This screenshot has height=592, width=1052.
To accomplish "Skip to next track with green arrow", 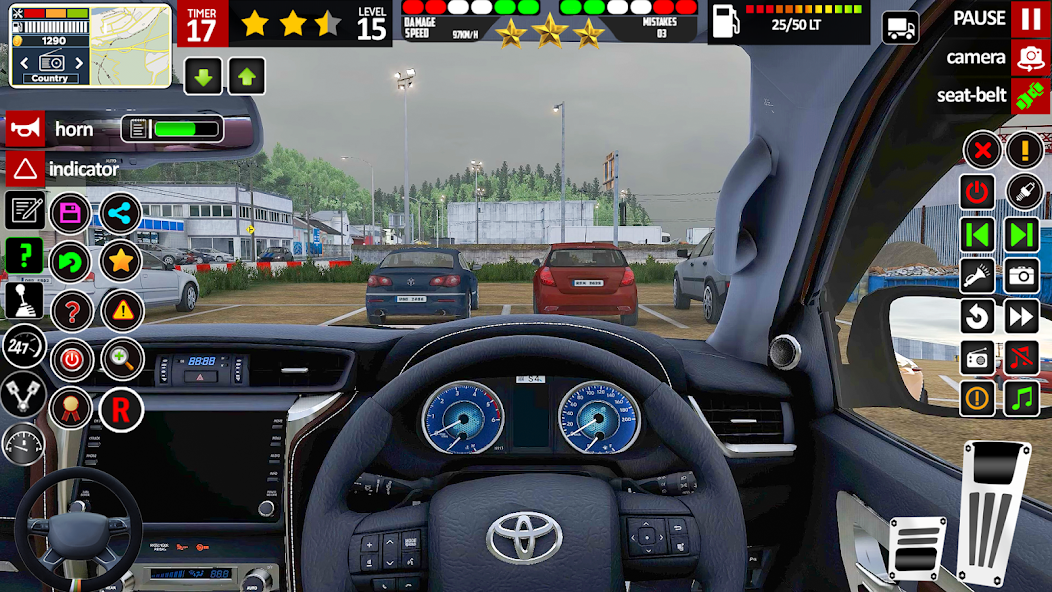I will [x=1022, y=235].
